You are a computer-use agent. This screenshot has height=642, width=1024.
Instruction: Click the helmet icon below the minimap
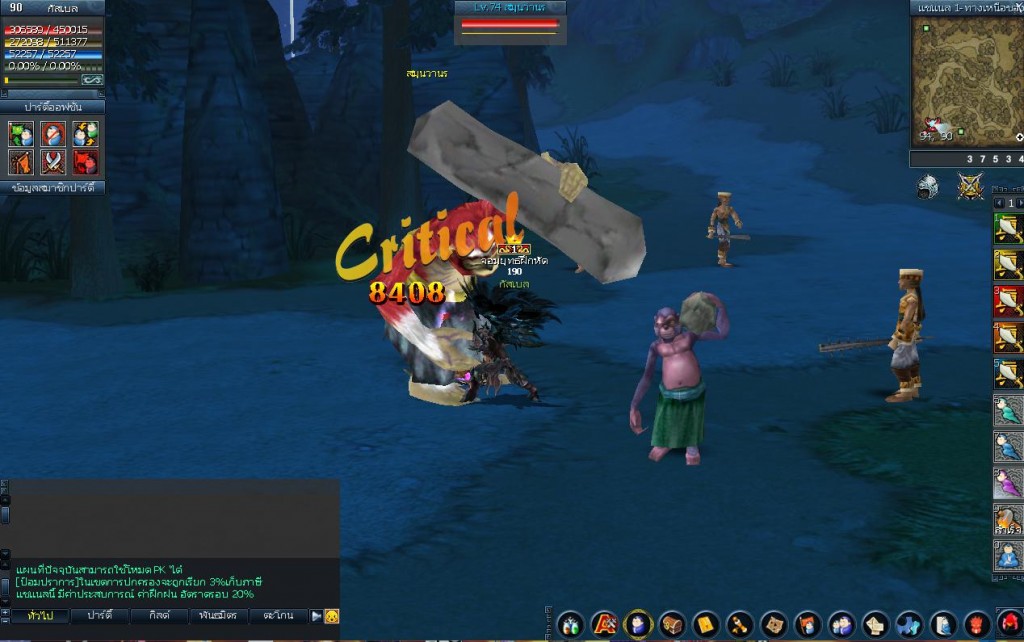(928, 186)
